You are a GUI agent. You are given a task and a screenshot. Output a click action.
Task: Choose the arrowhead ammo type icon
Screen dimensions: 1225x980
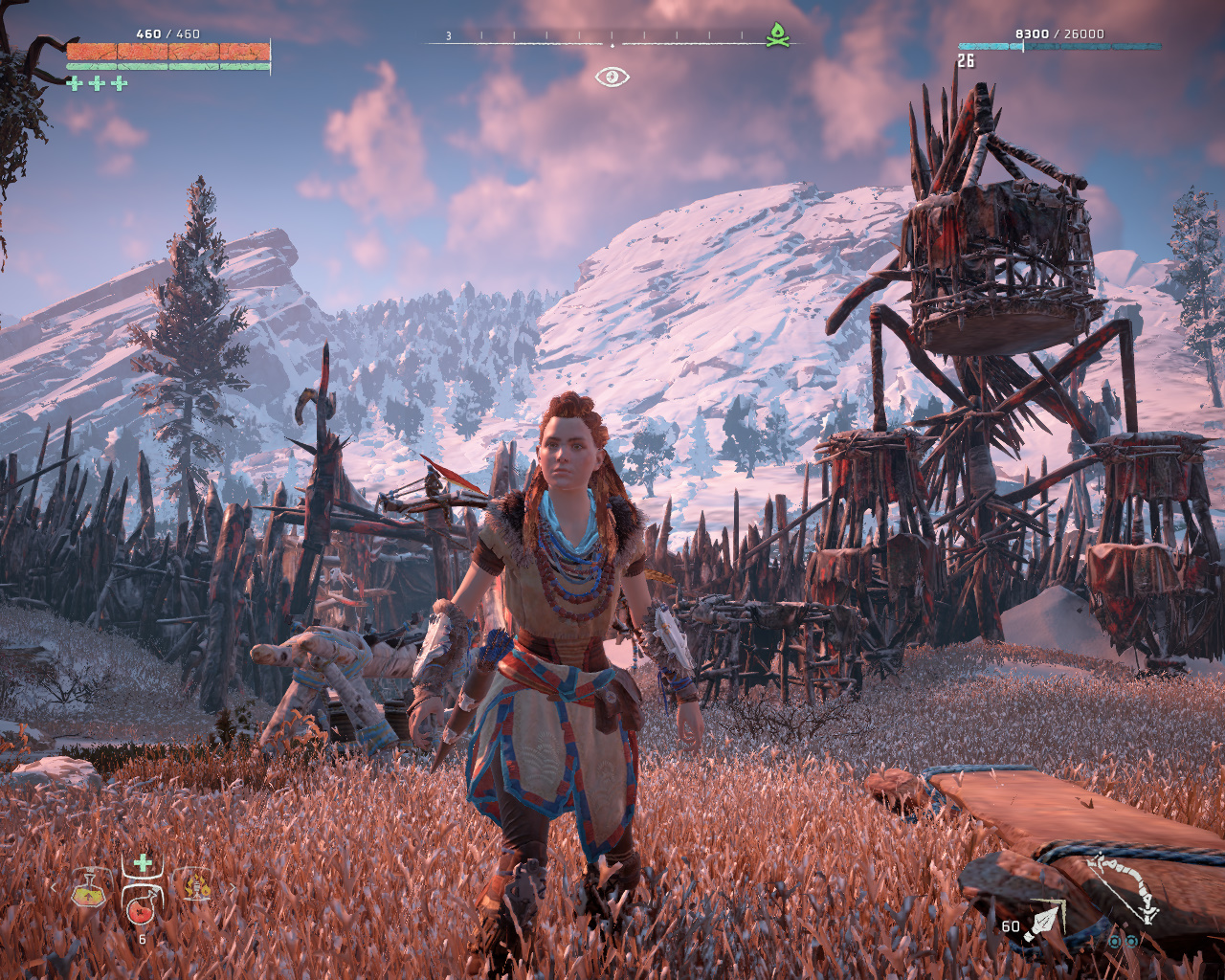1042,924
